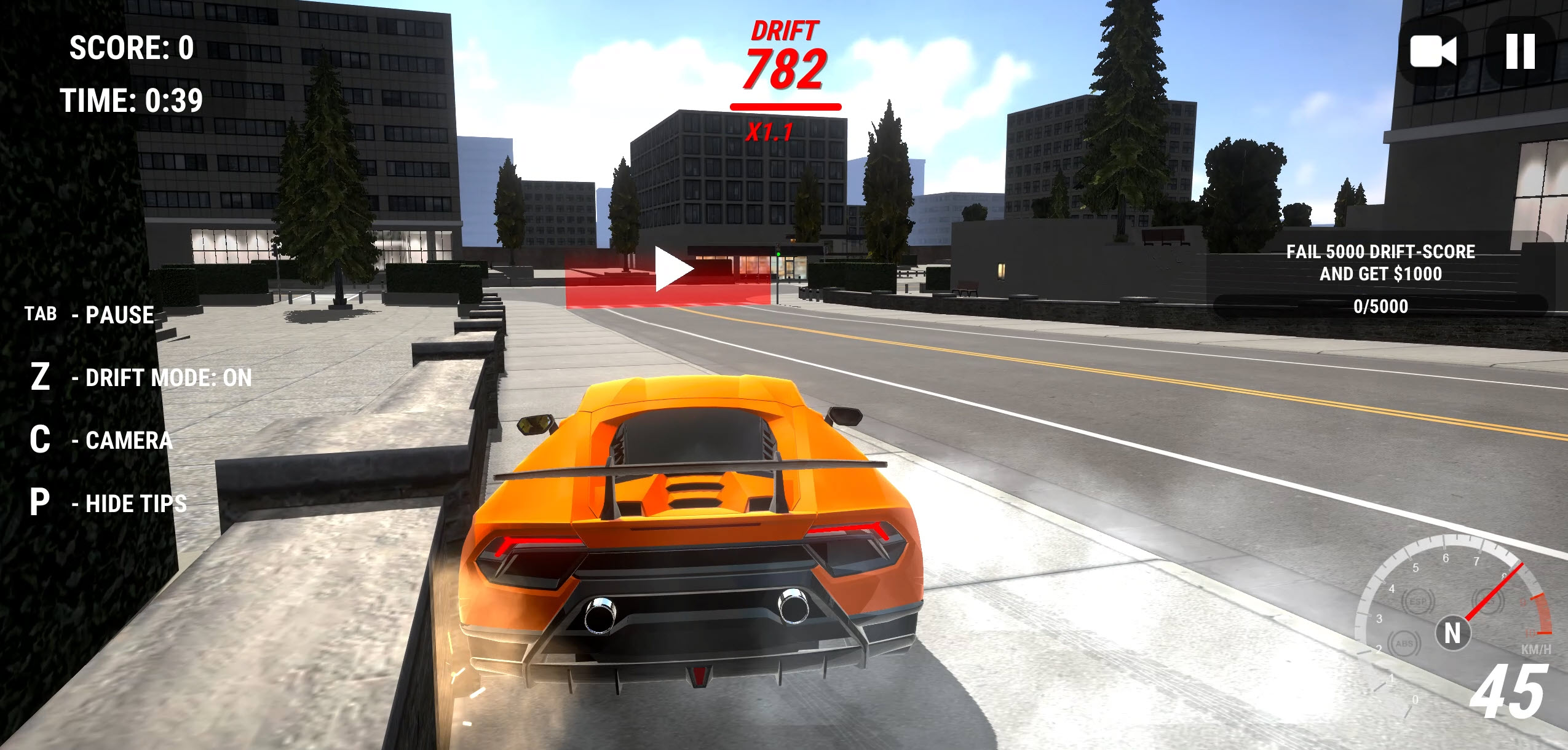The width and height of the screenshot is (1568, 750).
Task: Click the KM/H label on the speedometer
Action: click(x=1537, y=650)
